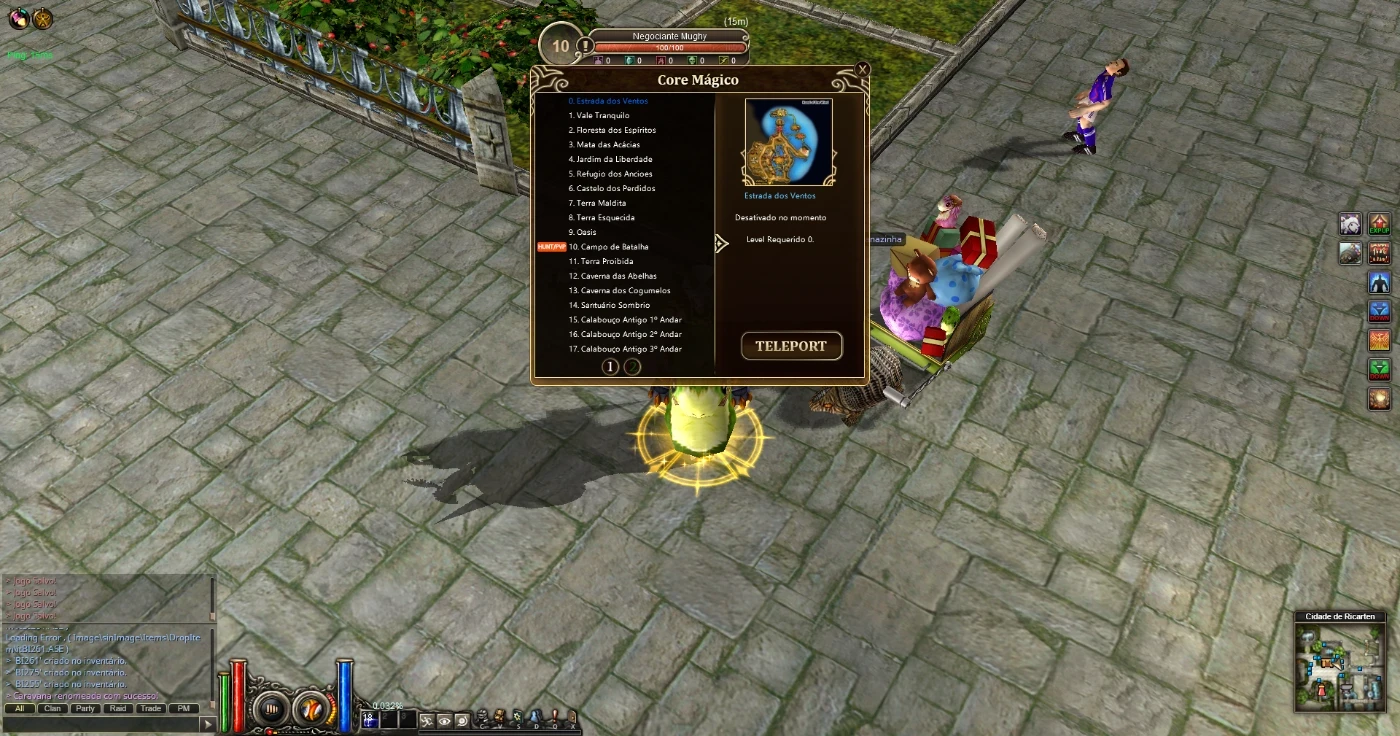Switch chat to the Clan channel
Viewport: 1400px width, 736px height.
pyautogui.click(x=52, y=708)
